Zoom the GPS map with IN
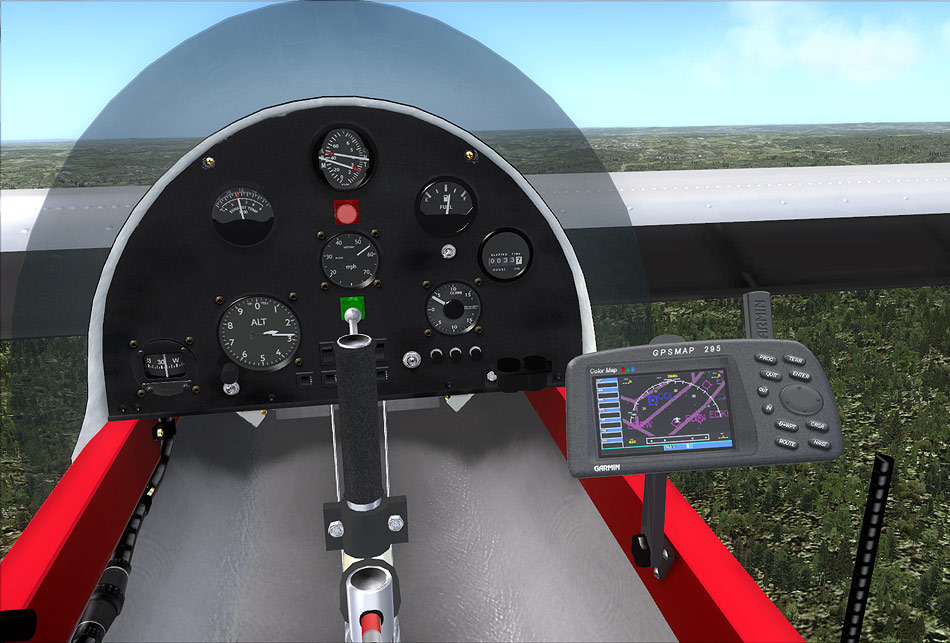The height and width of the screenshot is (643, 950). tap(768, 408)
